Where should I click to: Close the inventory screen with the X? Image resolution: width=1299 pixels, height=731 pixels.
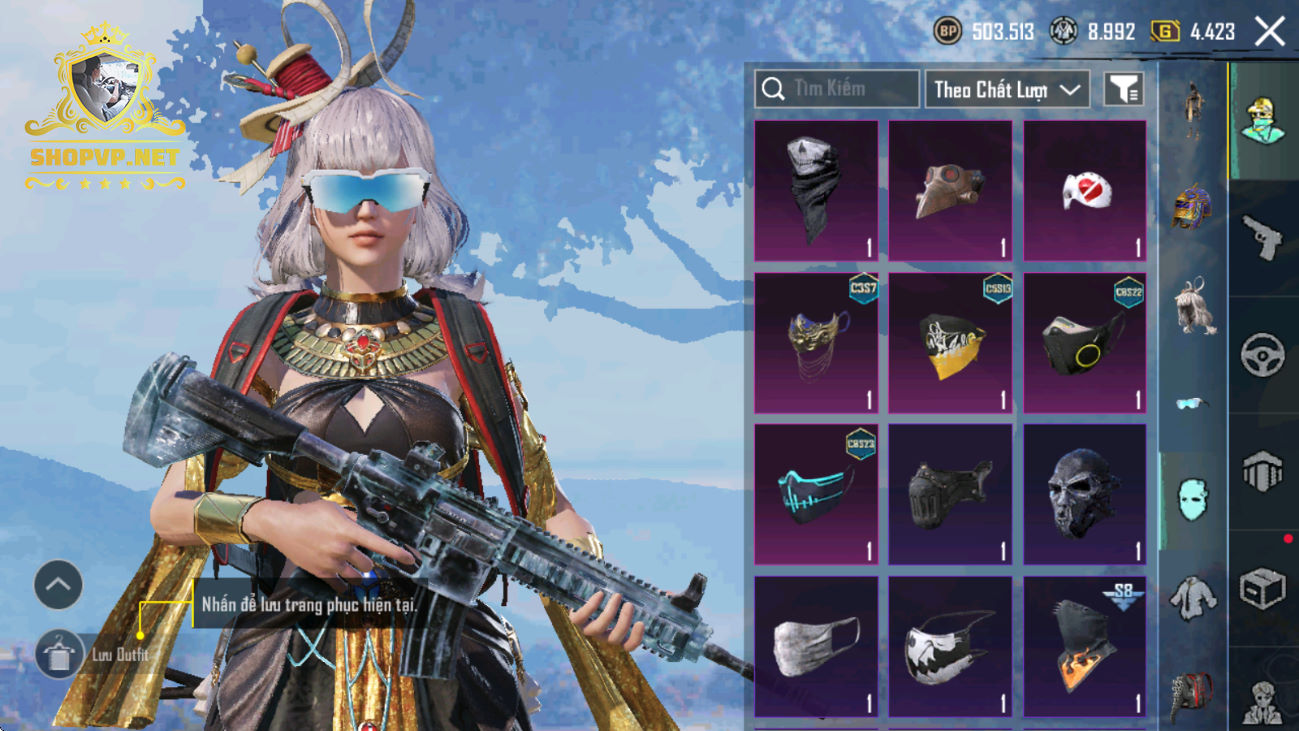[1270, 32]
